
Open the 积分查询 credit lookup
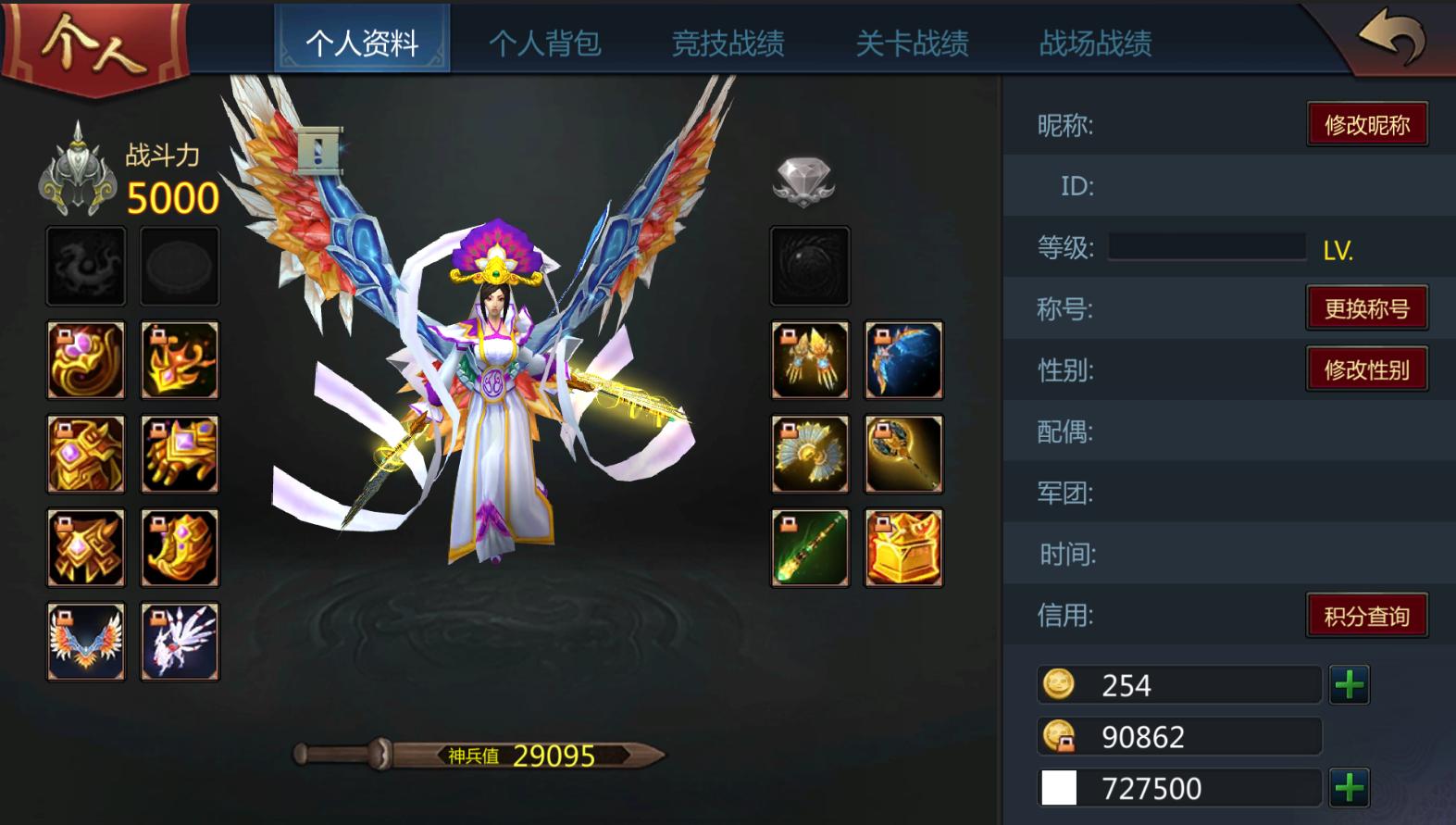click(x=1366, y=616)
